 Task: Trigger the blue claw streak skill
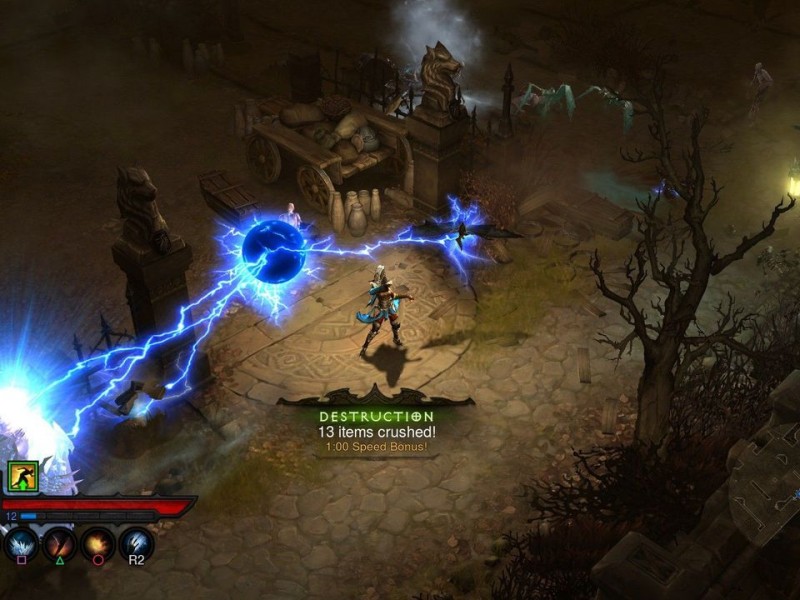pyautogui.click(x=136, y=544)
